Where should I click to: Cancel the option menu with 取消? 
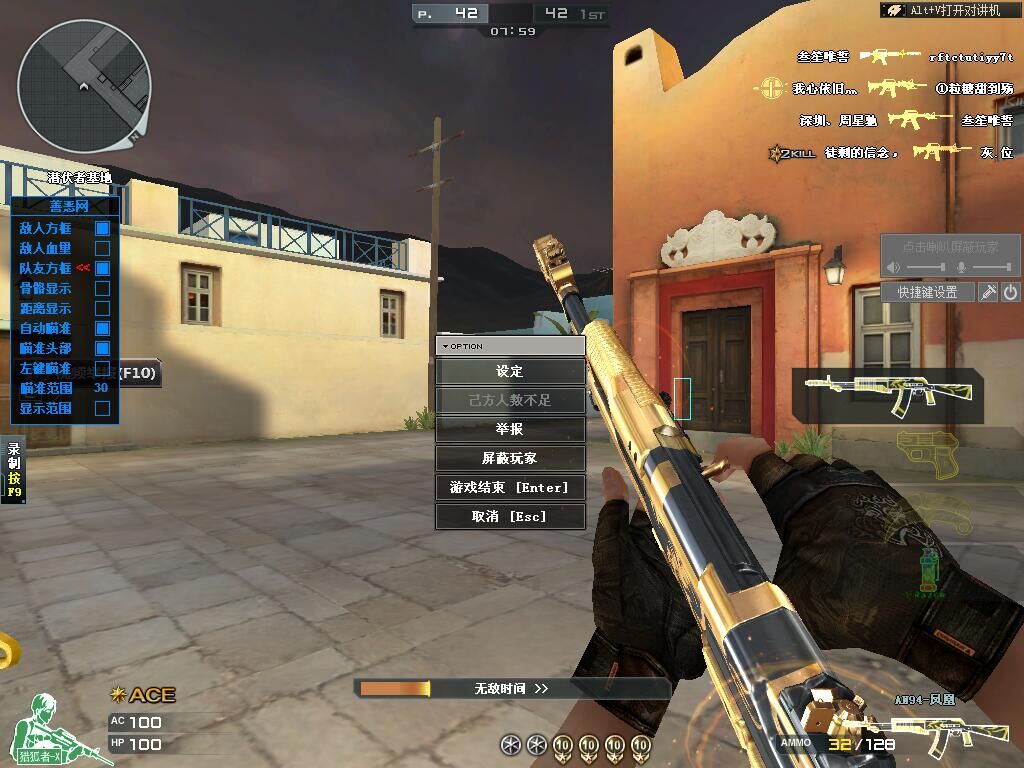click(510, 516)
